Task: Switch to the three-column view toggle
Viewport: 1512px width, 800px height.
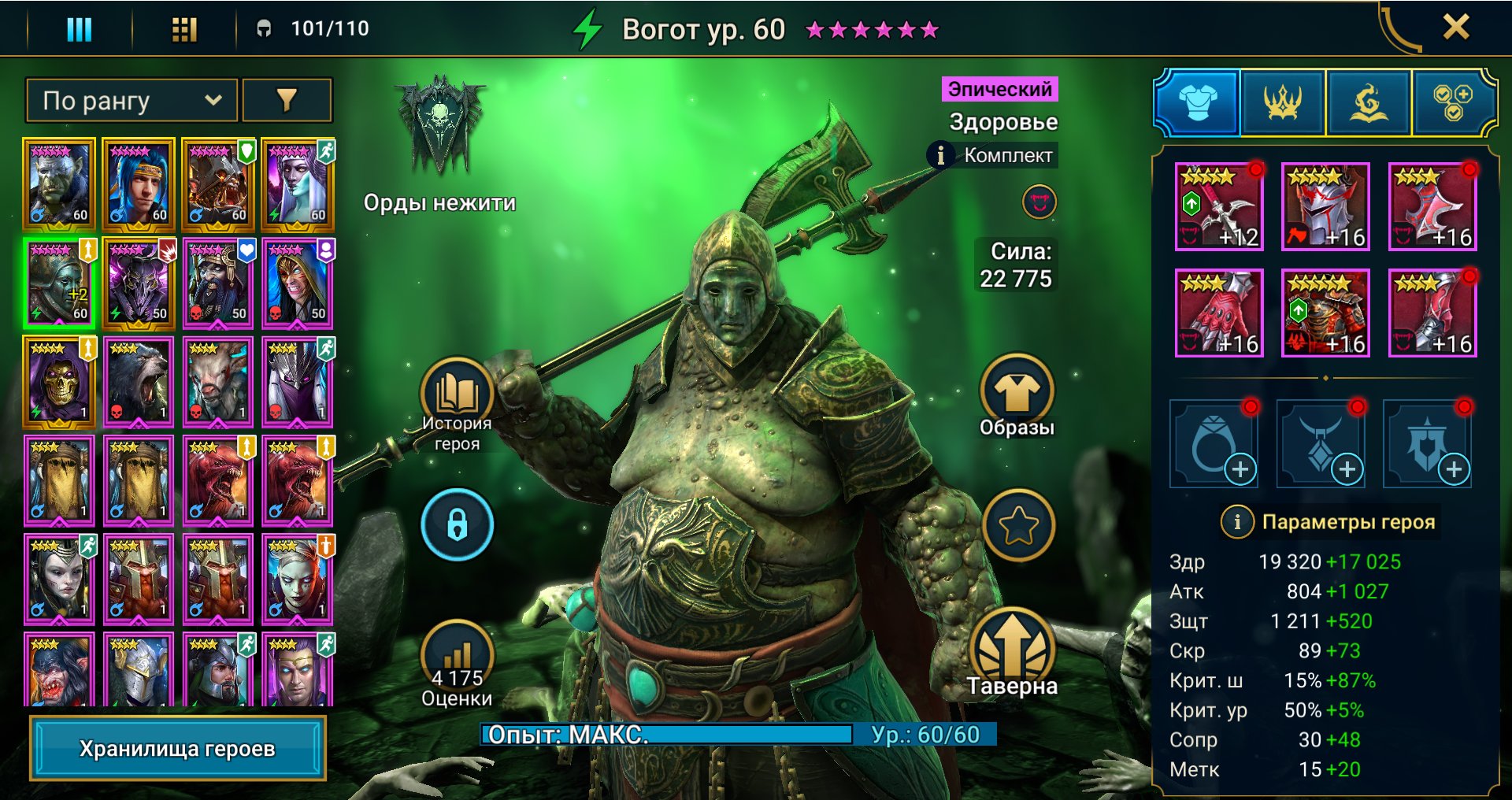Action: tap(79, 30)
